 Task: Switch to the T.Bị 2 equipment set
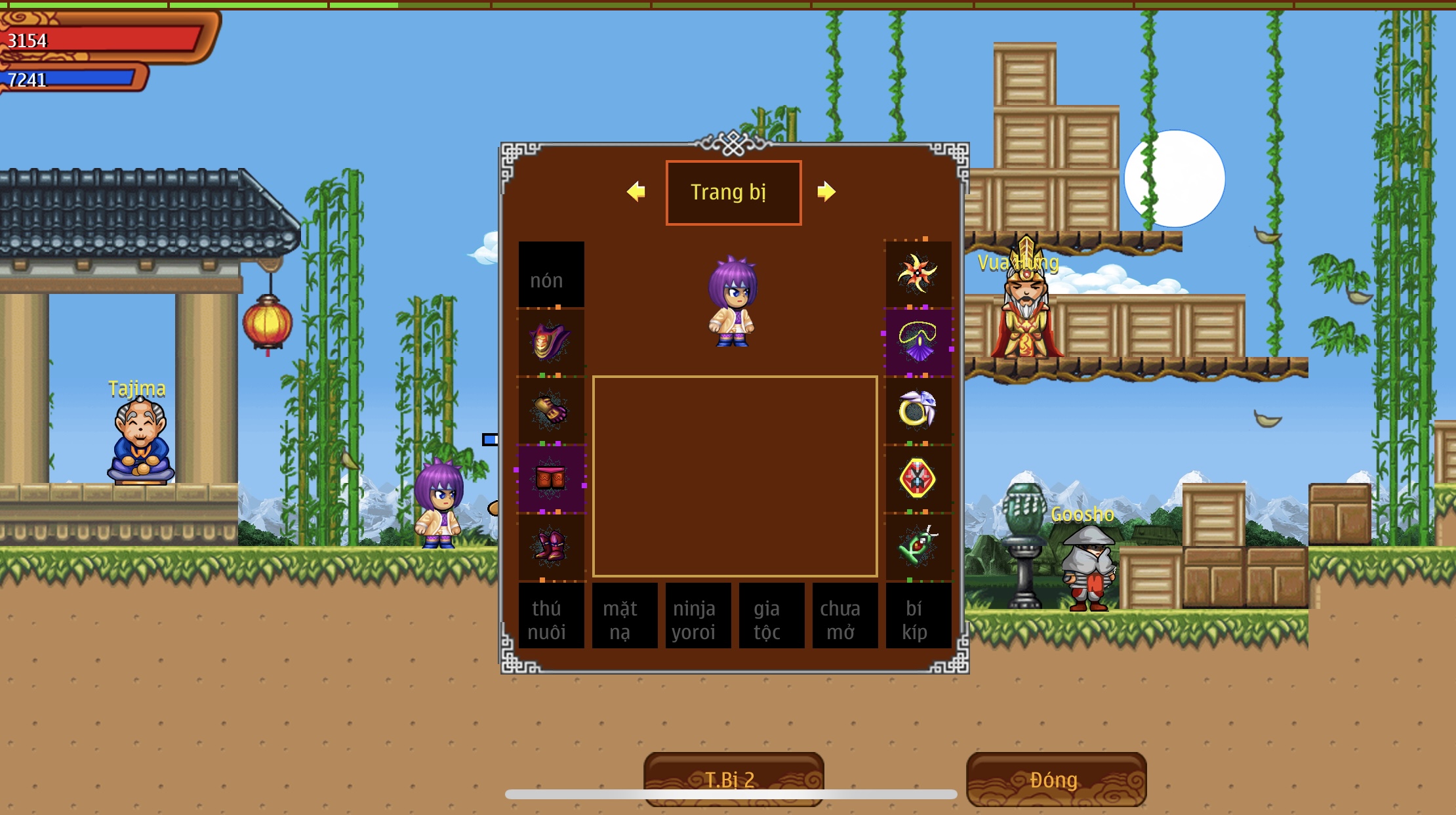733,779
